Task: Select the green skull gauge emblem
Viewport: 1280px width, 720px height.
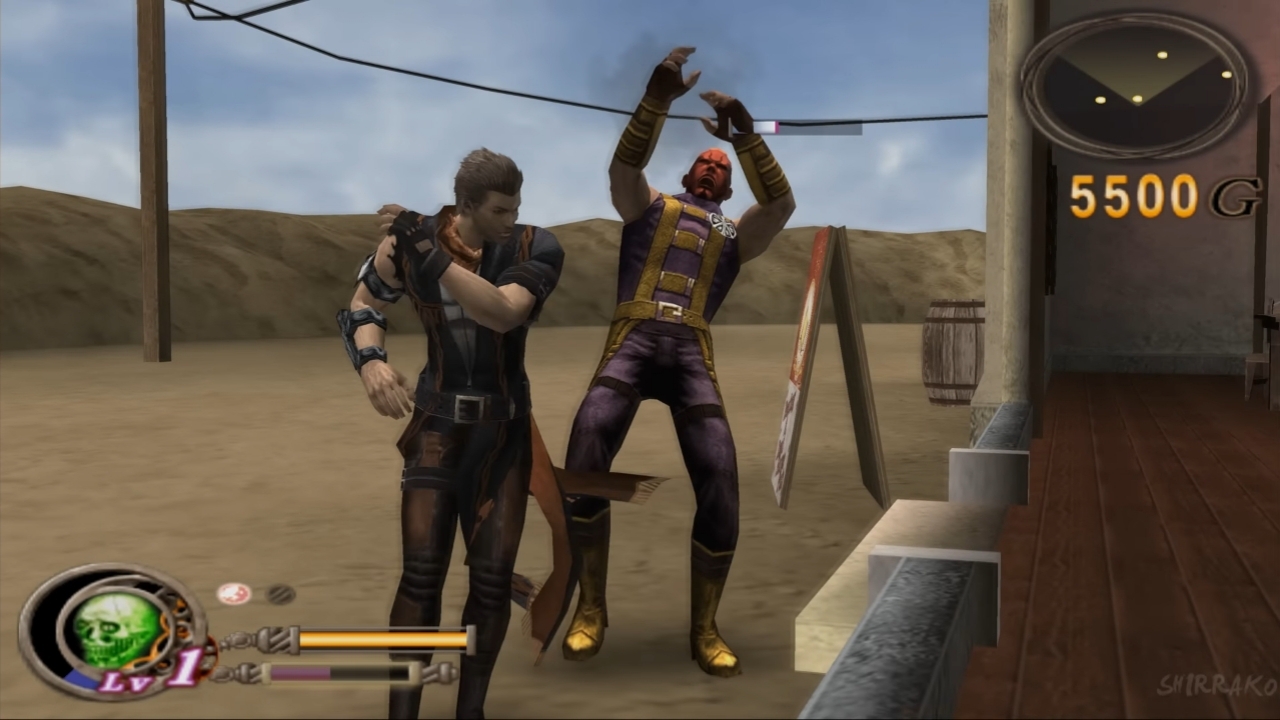Action: pos(116,630)
